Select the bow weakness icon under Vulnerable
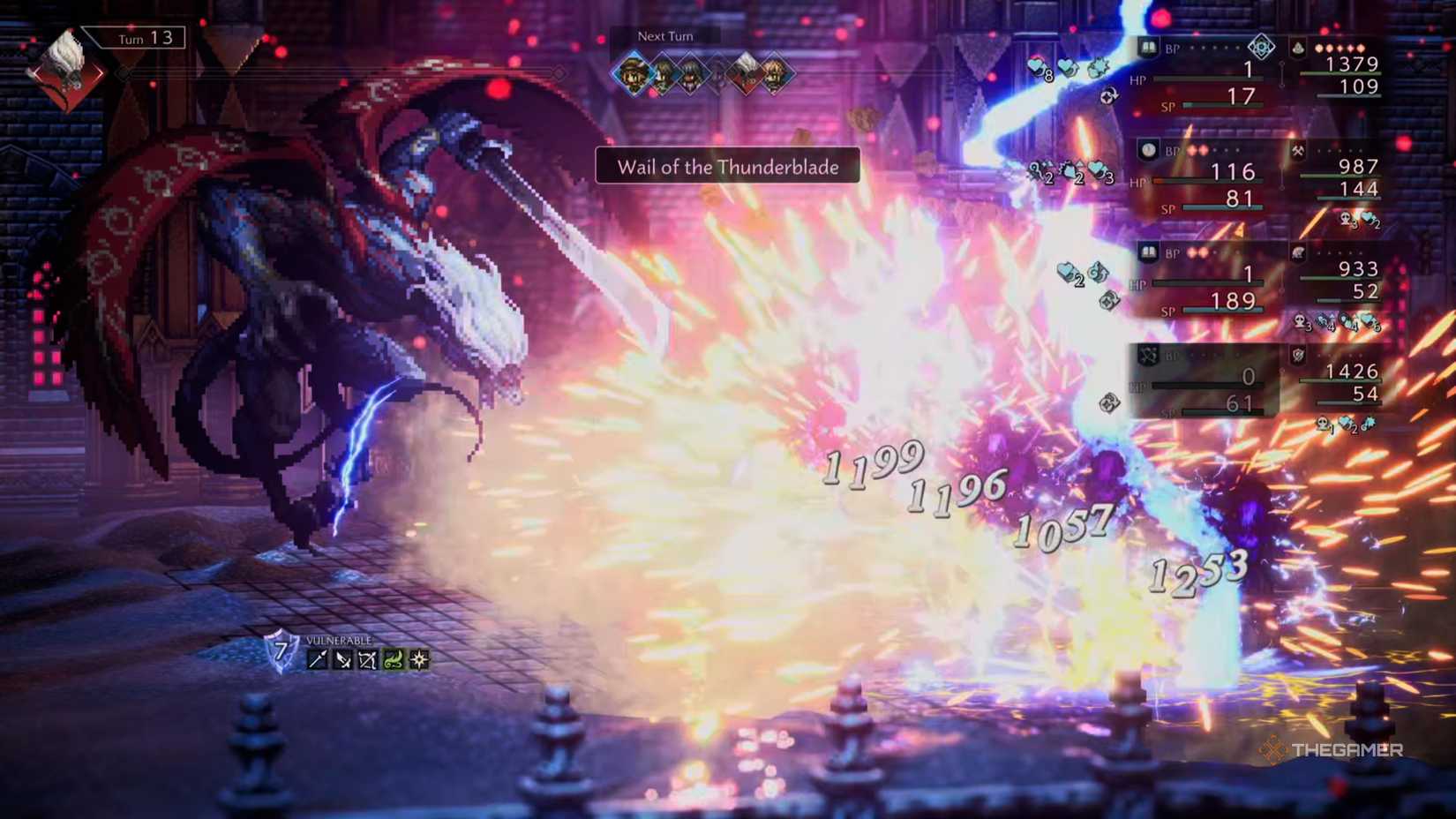This screenshot has width=1456, height=819. click(368, 660)
